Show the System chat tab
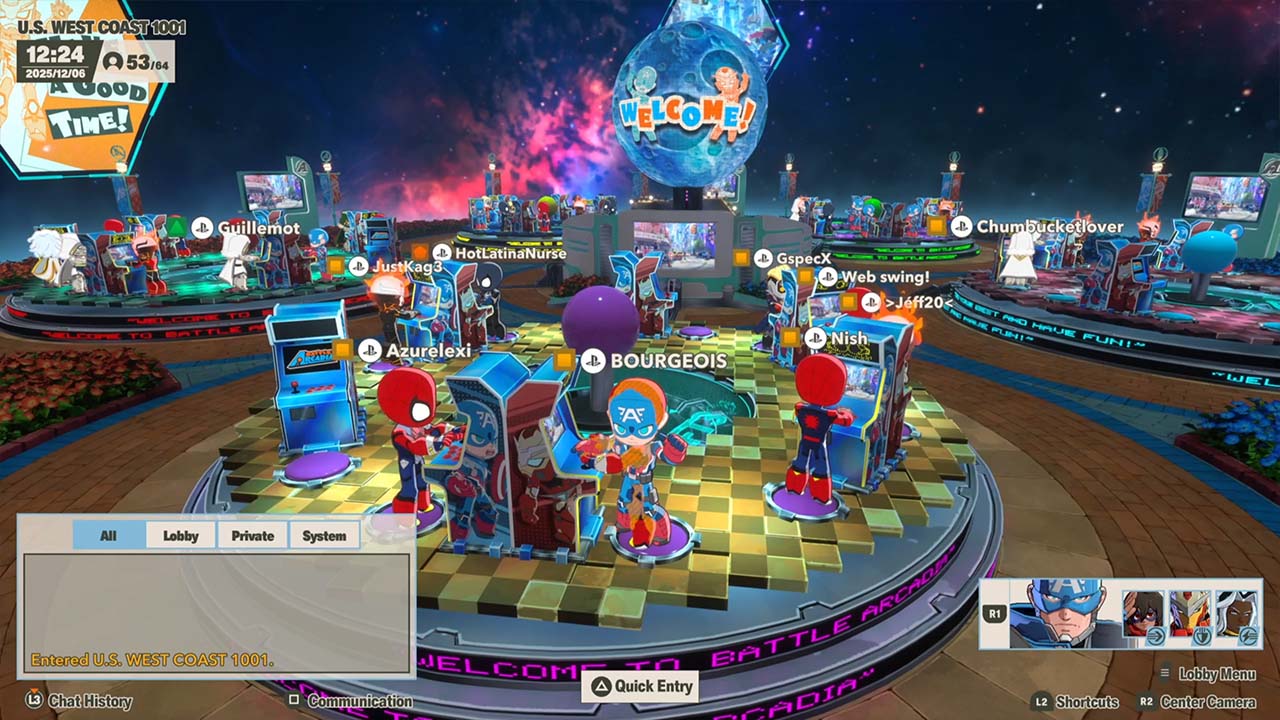Viewport: 1280px width, 720px height. coord(325,536)
